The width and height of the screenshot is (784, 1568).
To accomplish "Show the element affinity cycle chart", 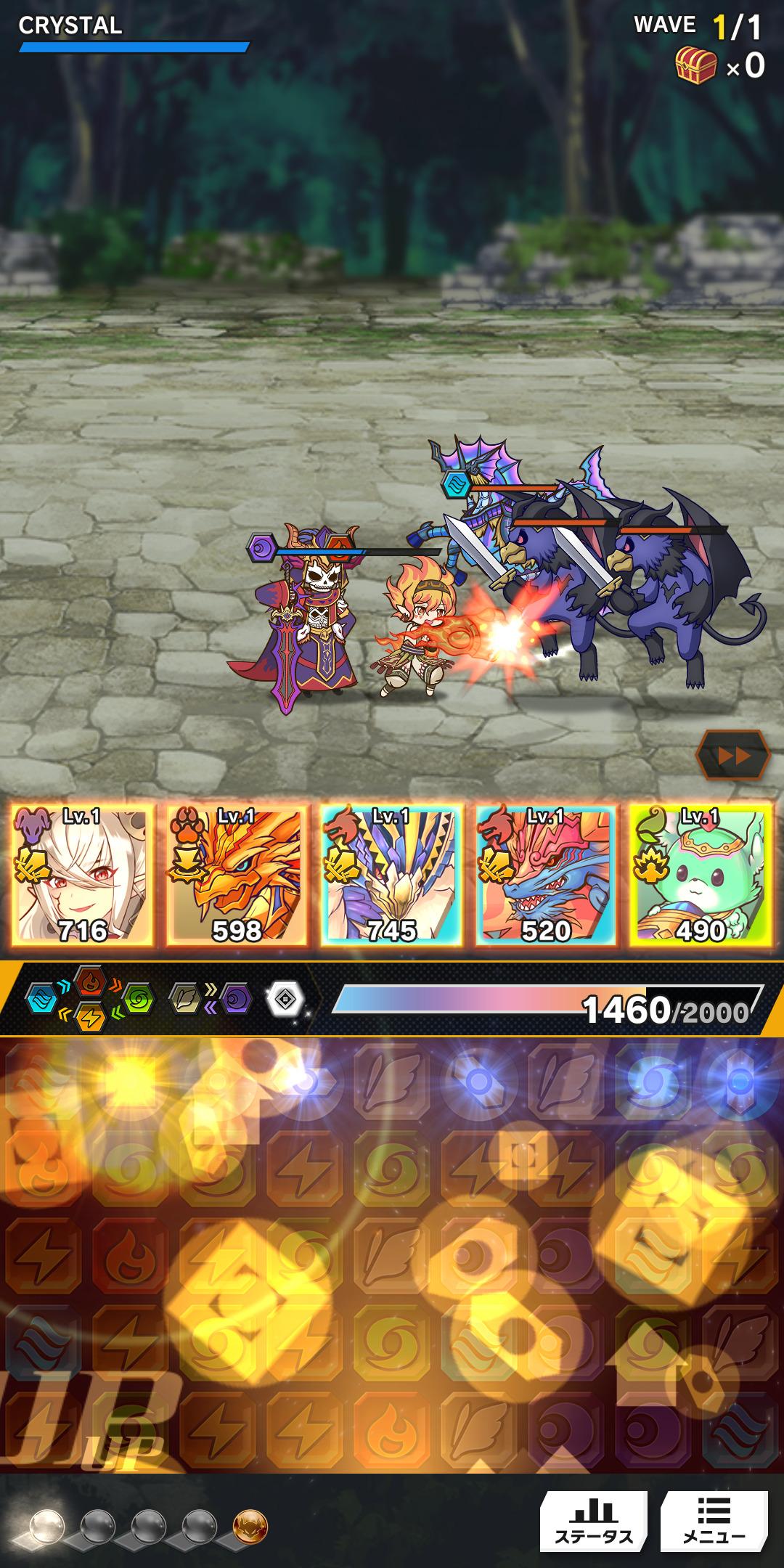I will [89, 999].
